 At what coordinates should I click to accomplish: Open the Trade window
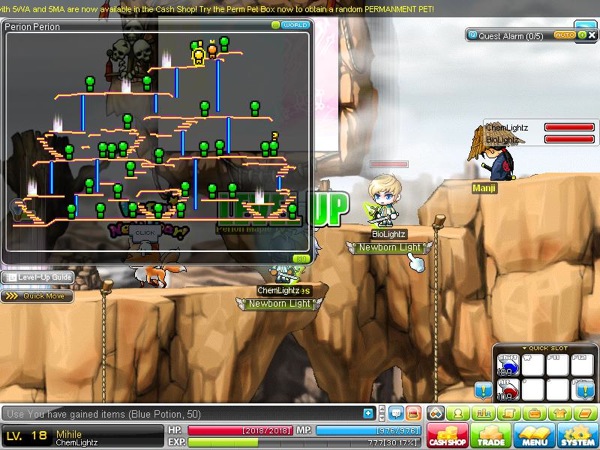pos(490,435)
